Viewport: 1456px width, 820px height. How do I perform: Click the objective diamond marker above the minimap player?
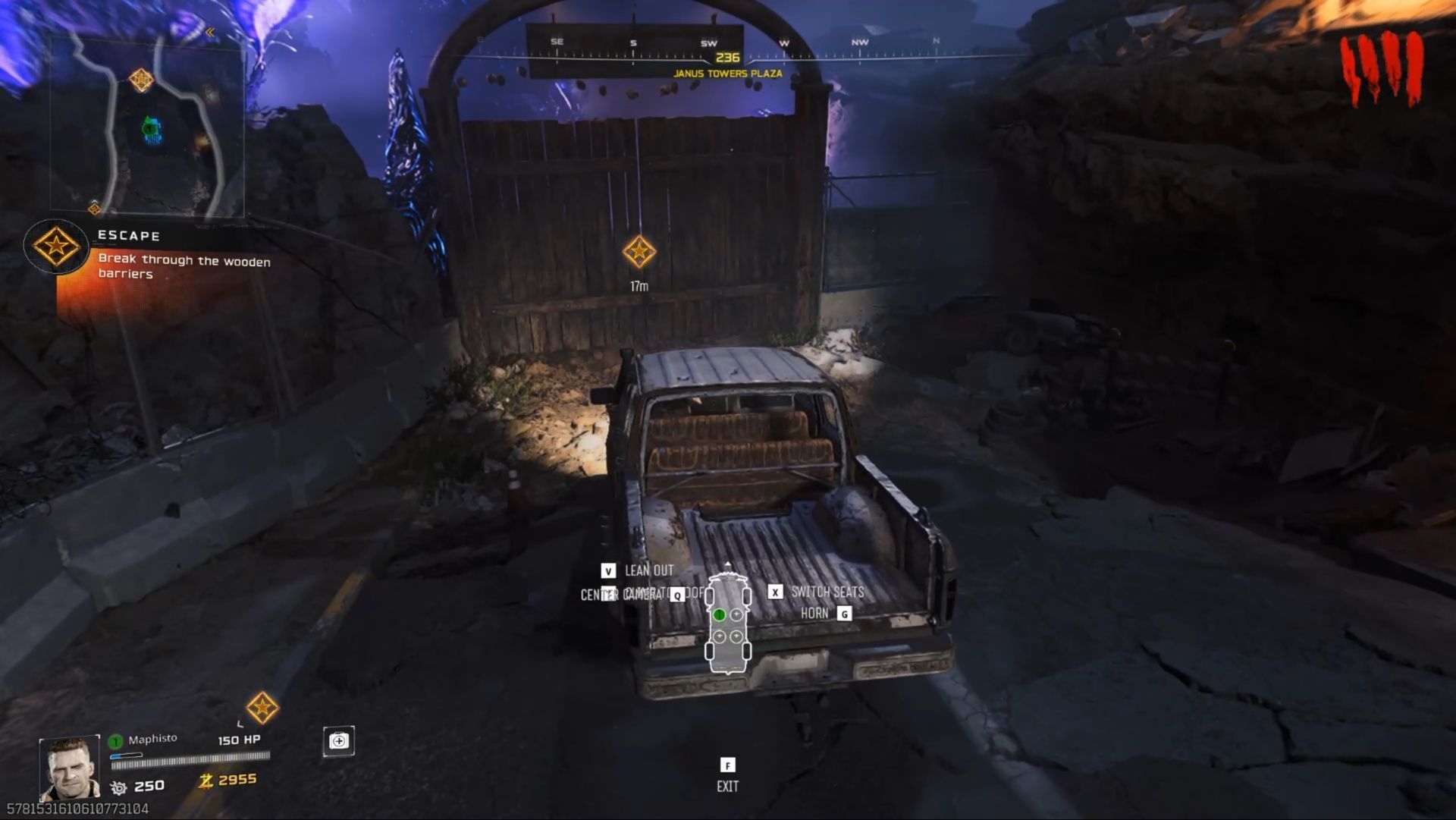pos(142,77)
